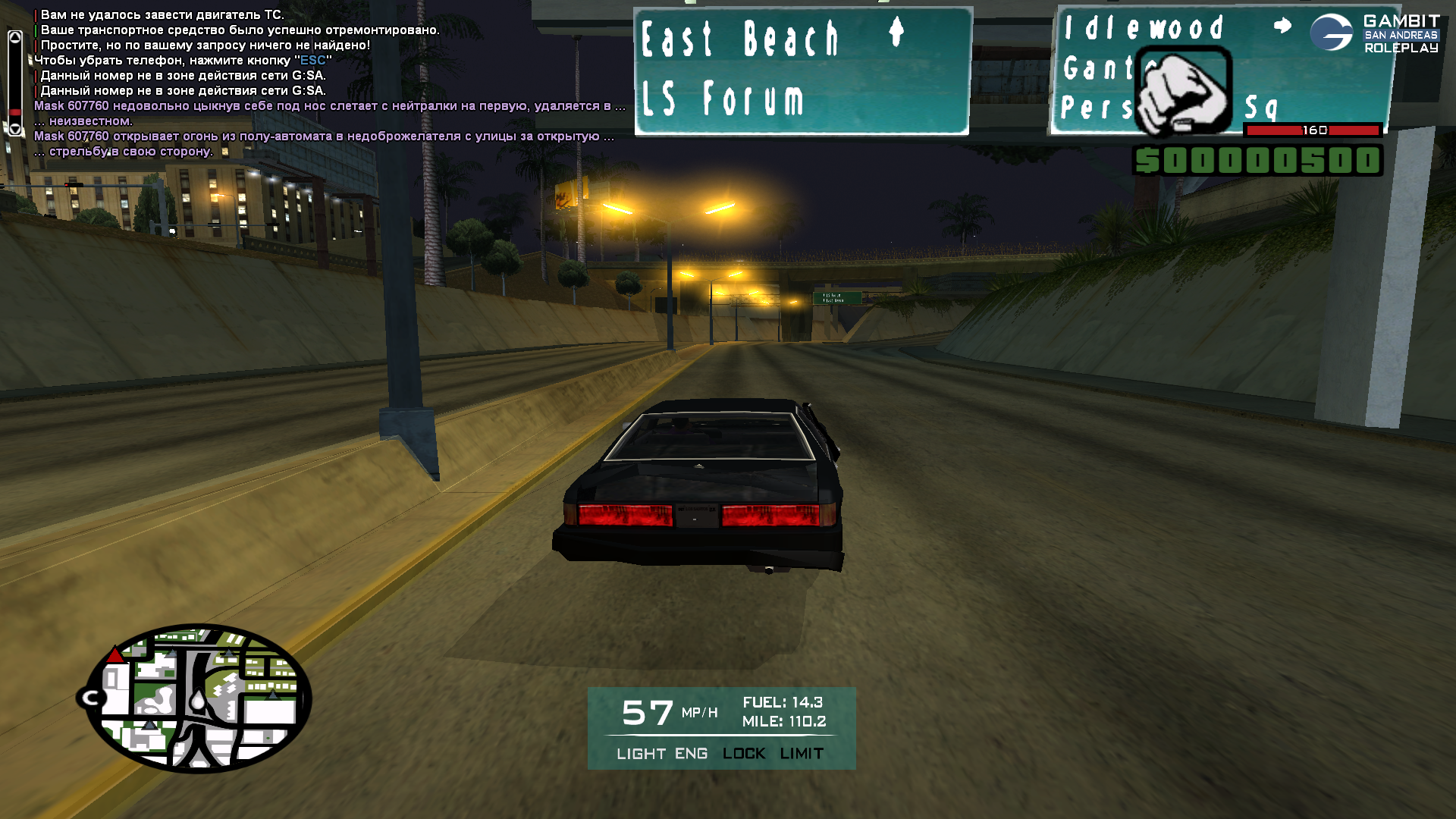Toggle the ENG engine indicator
Image resolution: width=1456 pixels, height=819 pixels.
click(691, 754)
